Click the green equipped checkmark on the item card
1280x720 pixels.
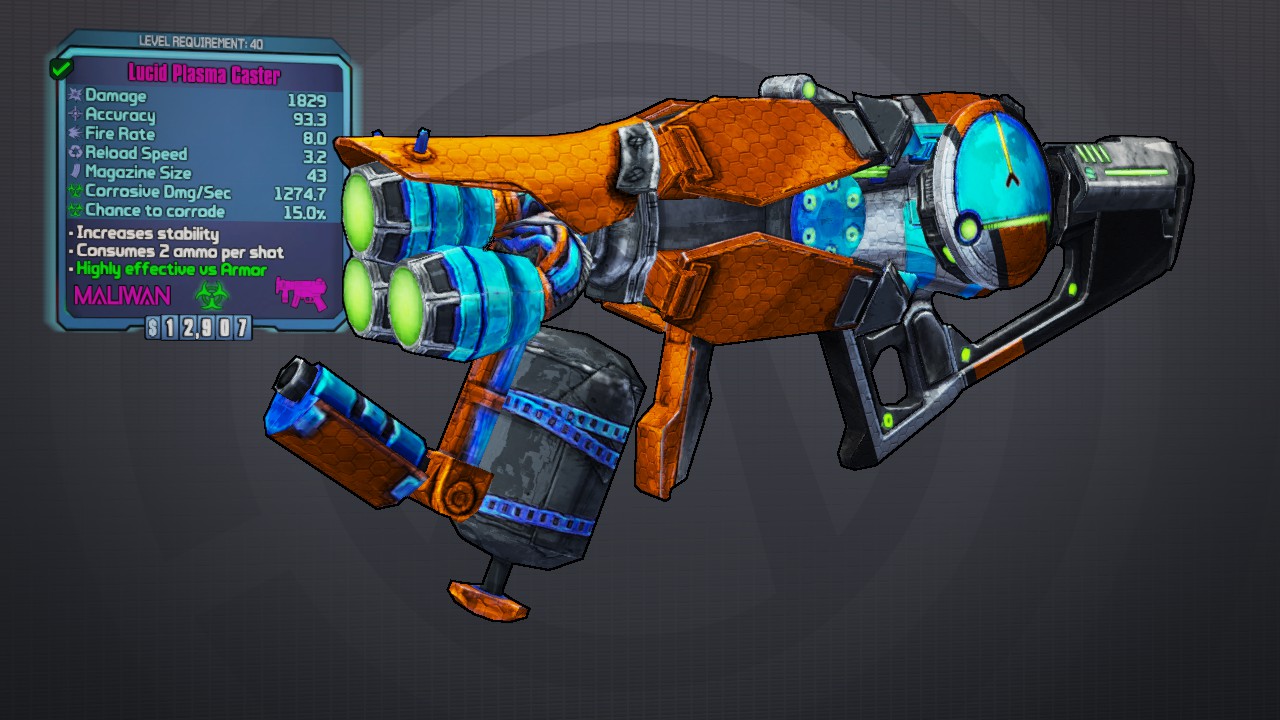pyautogui.click(x=61, y=69)
